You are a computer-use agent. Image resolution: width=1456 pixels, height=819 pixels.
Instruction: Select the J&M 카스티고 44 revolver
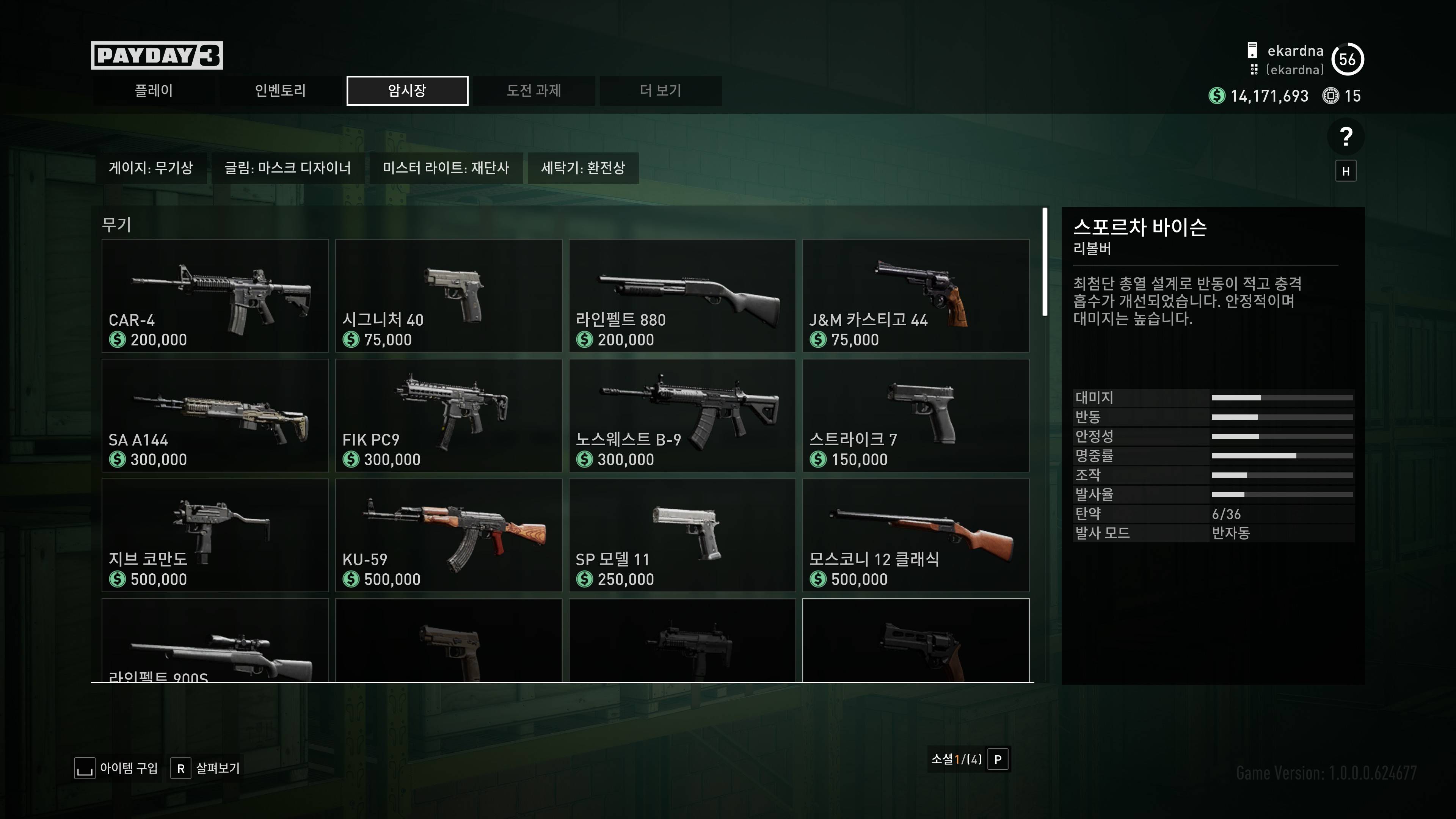(x=916, y=296)
